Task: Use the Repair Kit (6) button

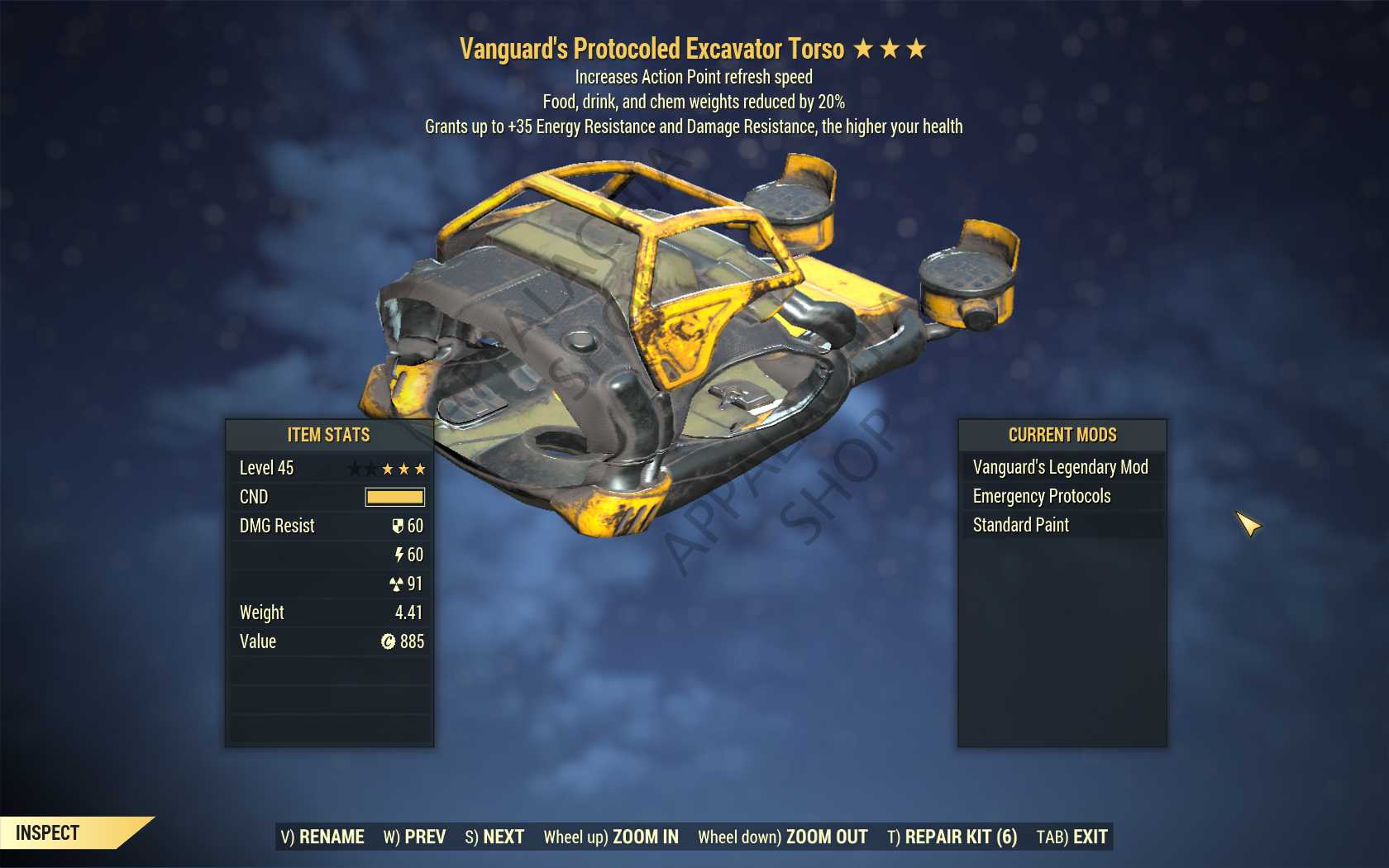Action: point(952,837)
